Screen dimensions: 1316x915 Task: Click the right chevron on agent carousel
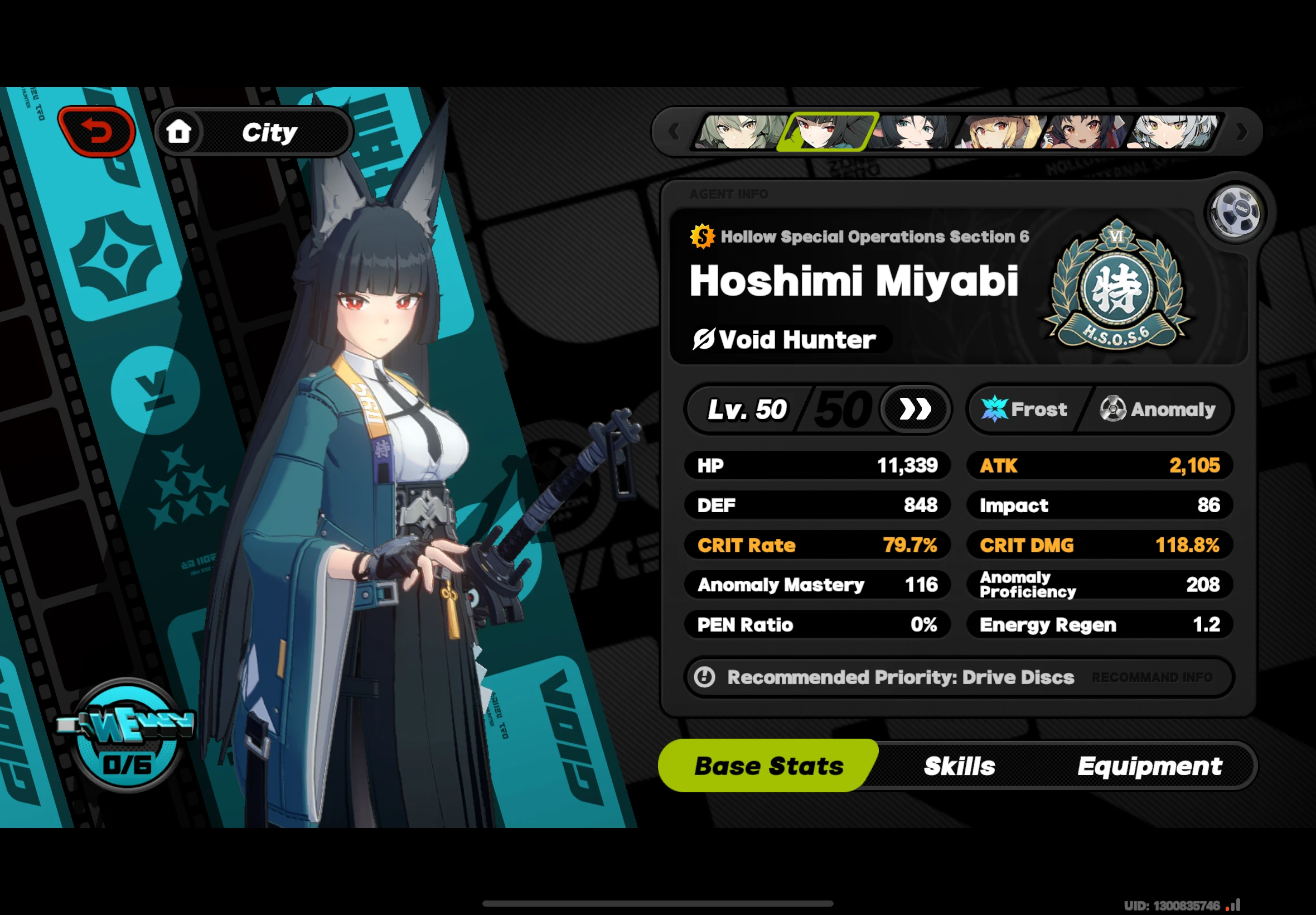click(1241, 131)
